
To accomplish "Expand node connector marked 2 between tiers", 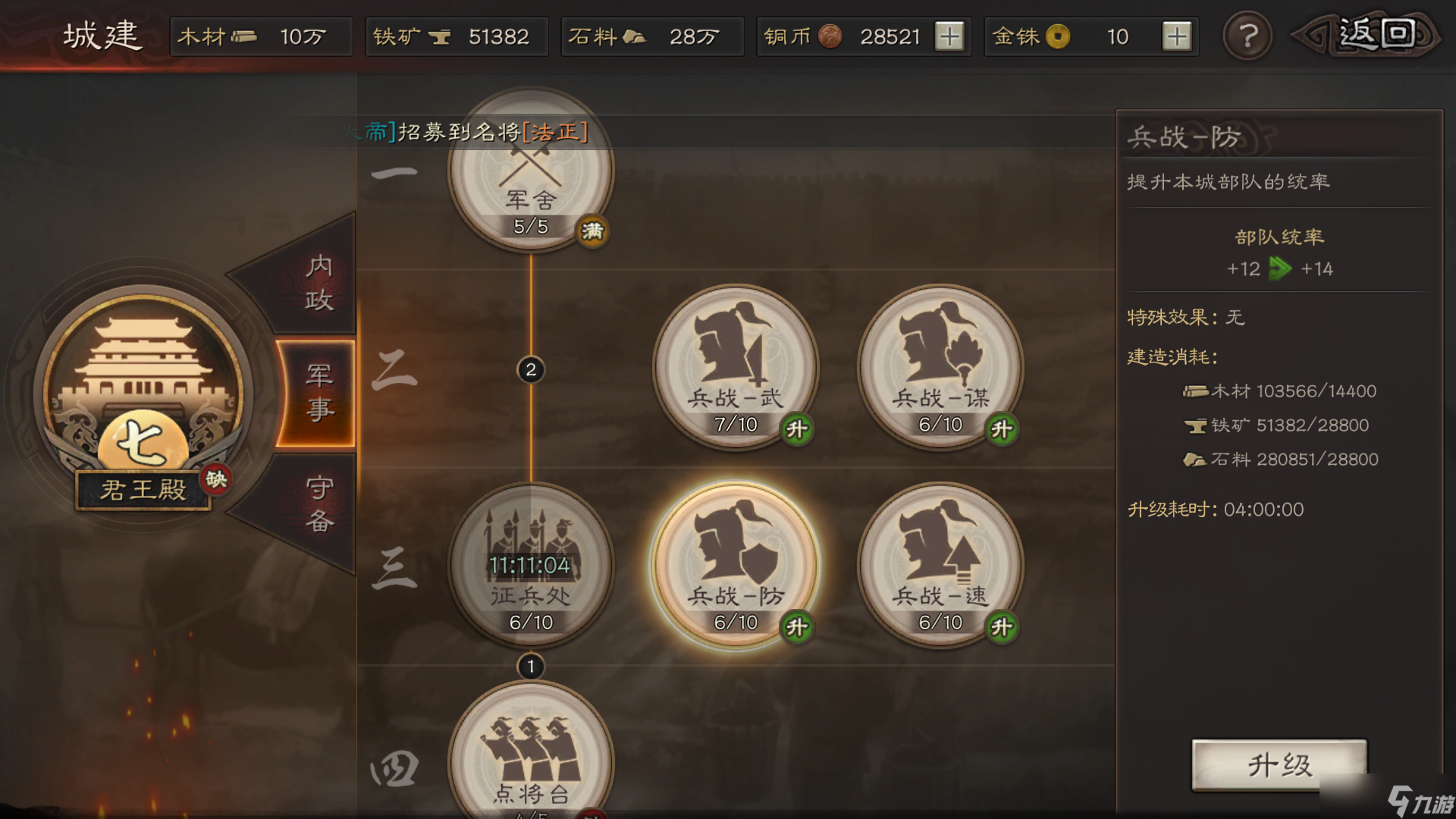I will (531, 370).
